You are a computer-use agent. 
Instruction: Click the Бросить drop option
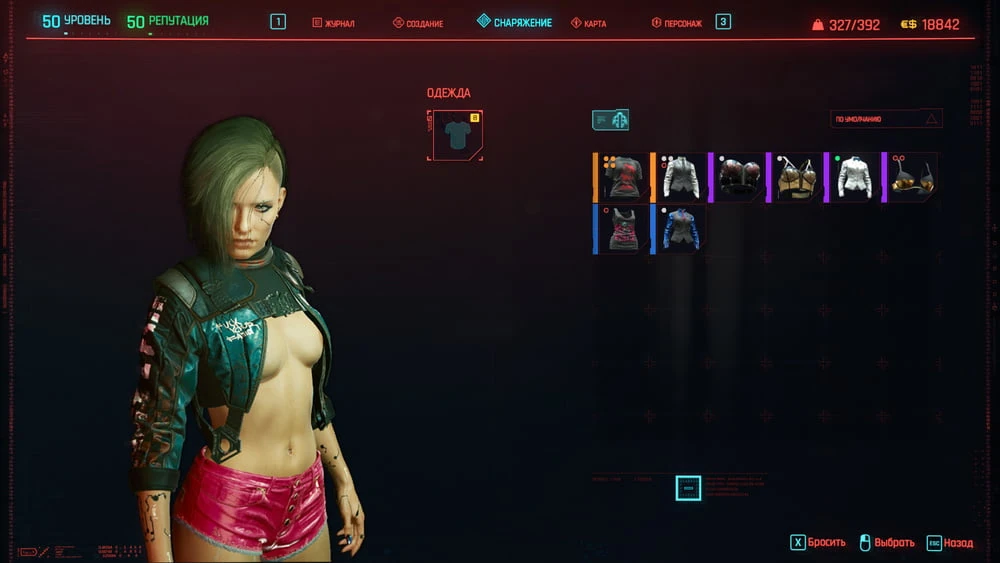[x=818, y=543]
